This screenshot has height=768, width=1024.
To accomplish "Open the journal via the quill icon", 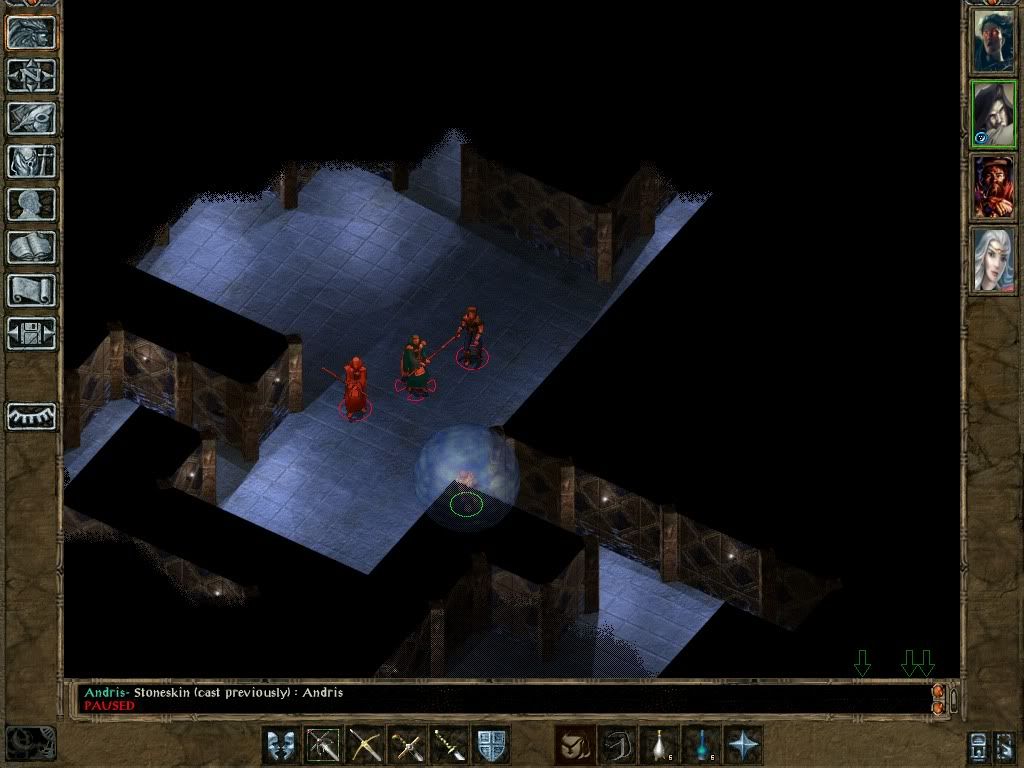I will [32, 118].
